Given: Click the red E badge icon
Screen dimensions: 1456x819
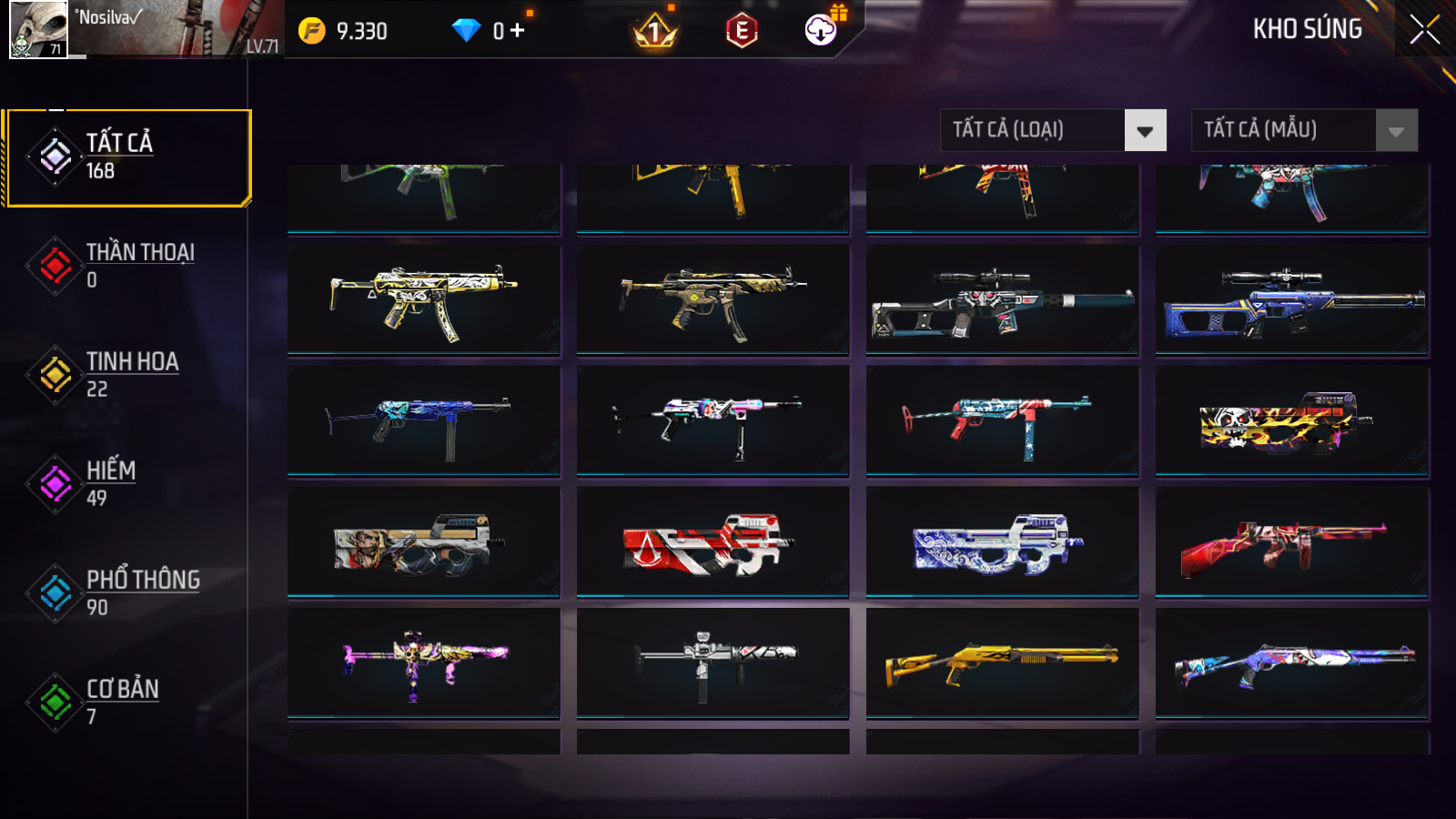Looking at the screenshot, I should [x=742, y=31].
